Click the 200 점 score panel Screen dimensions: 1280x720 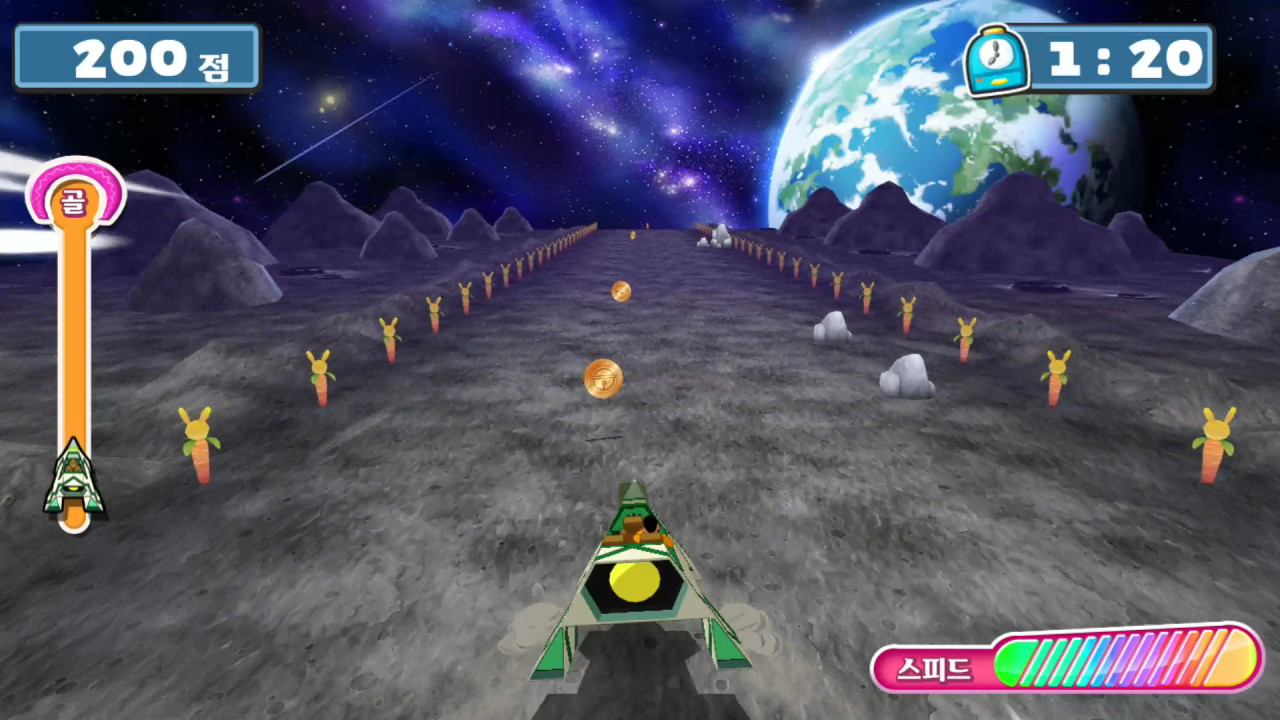(137, 57)
